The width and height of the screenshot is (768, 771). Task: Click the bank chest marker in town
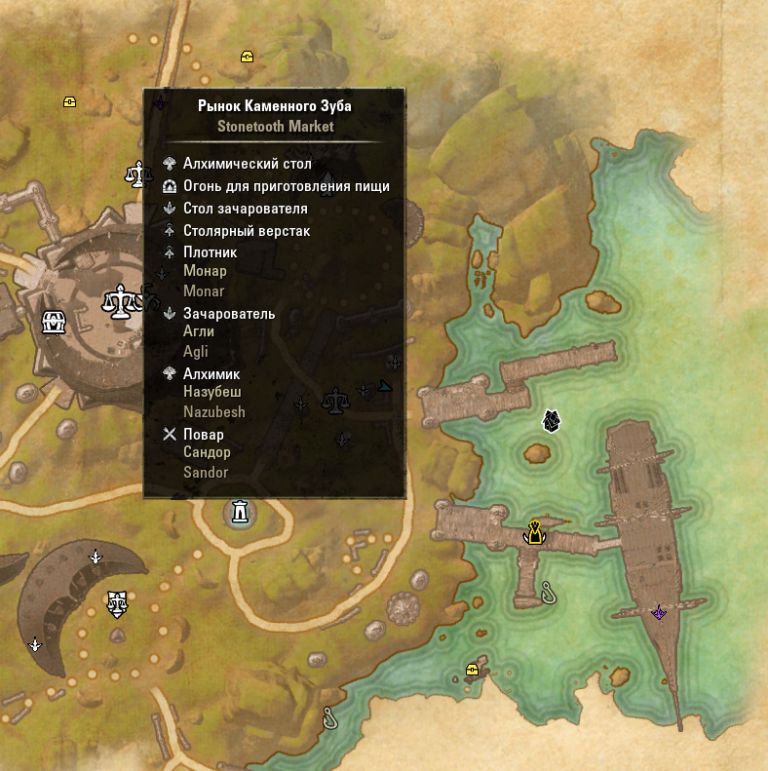click(x=52, y=322)
